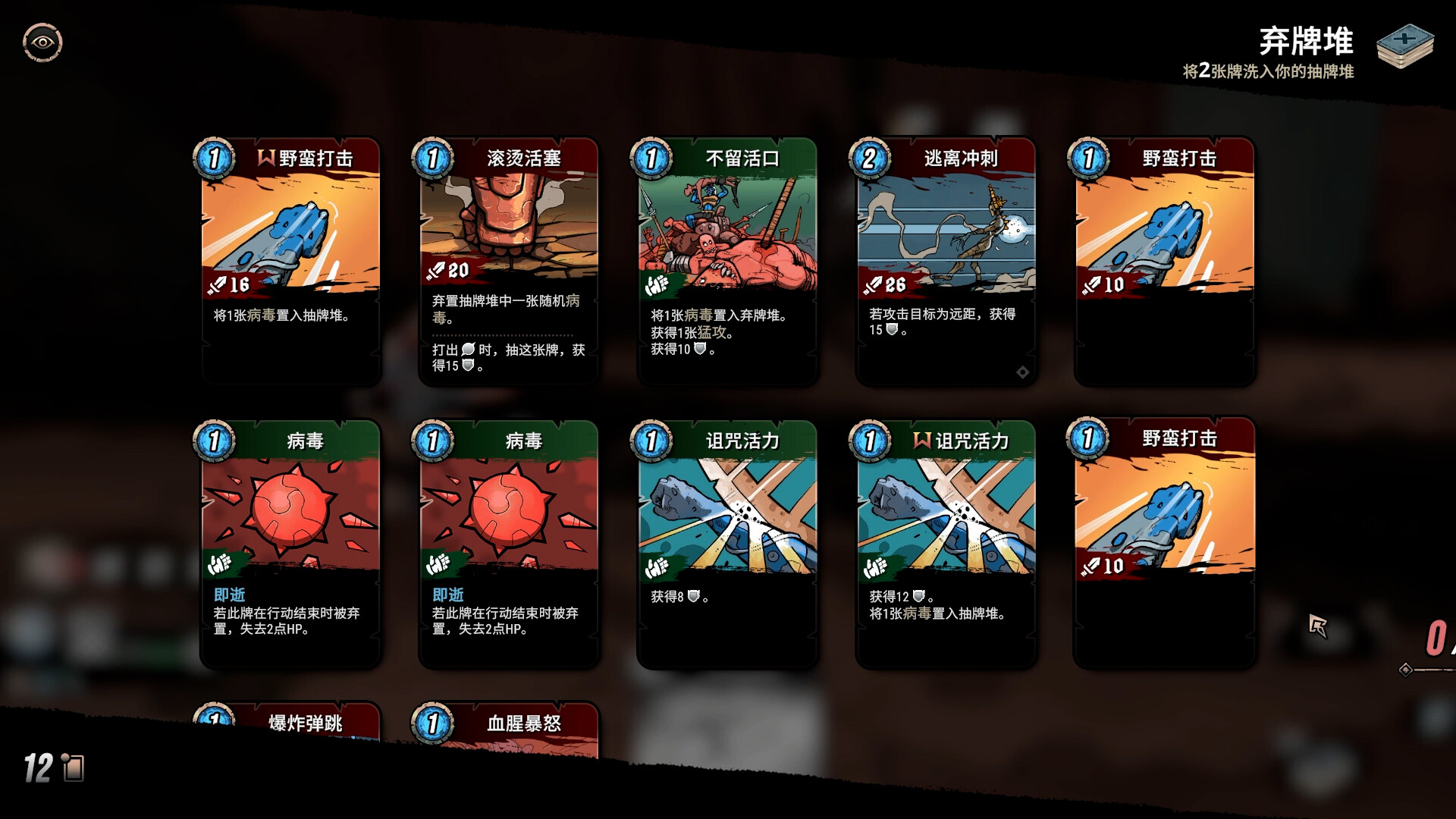The width and height of the screenshot is (1456, 819).
Task: Click the energy cost orb on 逃离冲刺 showing 2
Action: (x=871, y=159)
